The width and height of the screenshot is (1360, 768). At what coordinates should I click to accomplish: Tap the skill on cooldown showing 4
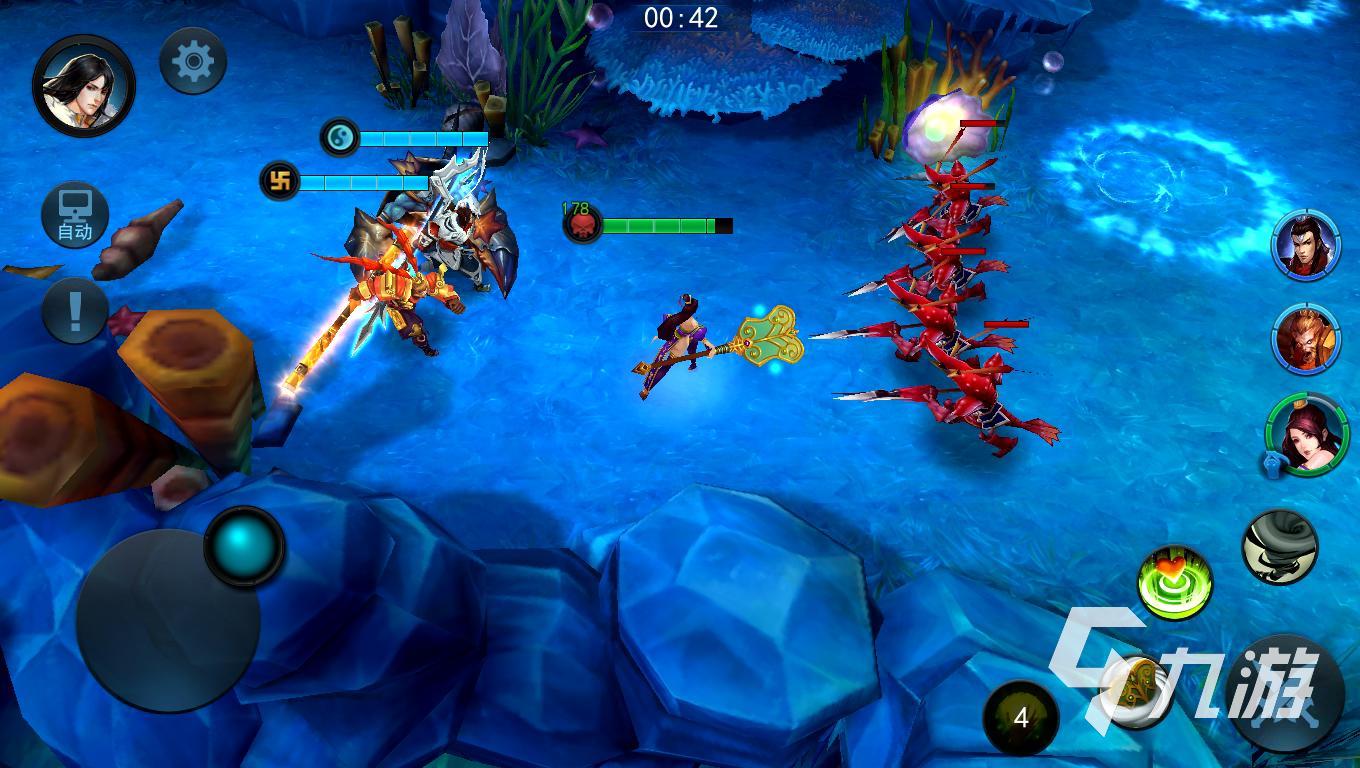point(1020,717)
